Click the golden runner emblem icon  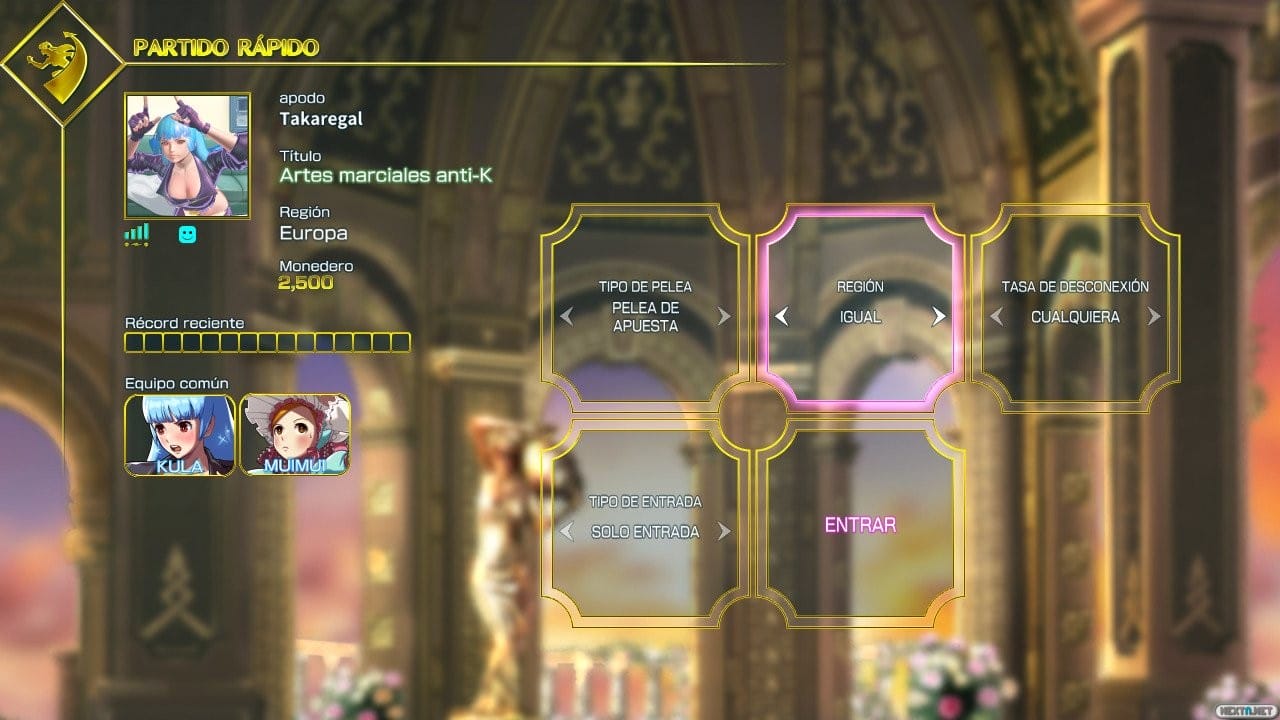pos(62,62)
